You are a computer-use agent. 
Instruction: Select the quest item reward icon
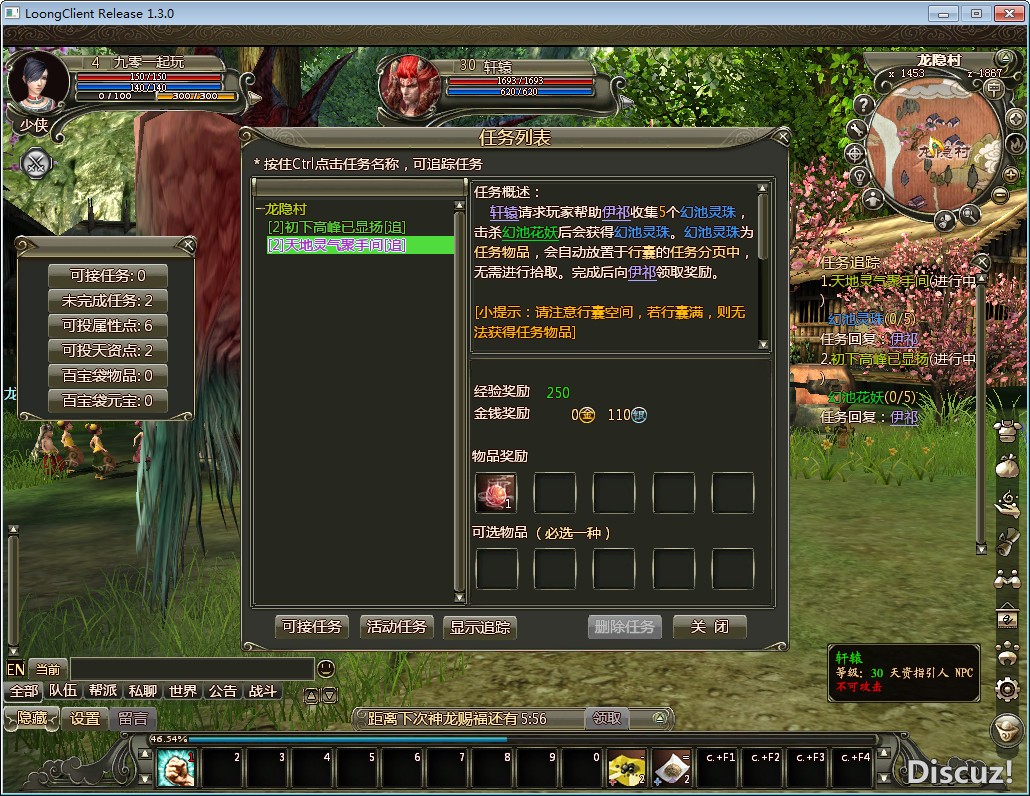pyautogui.click(x=496, y=493)
